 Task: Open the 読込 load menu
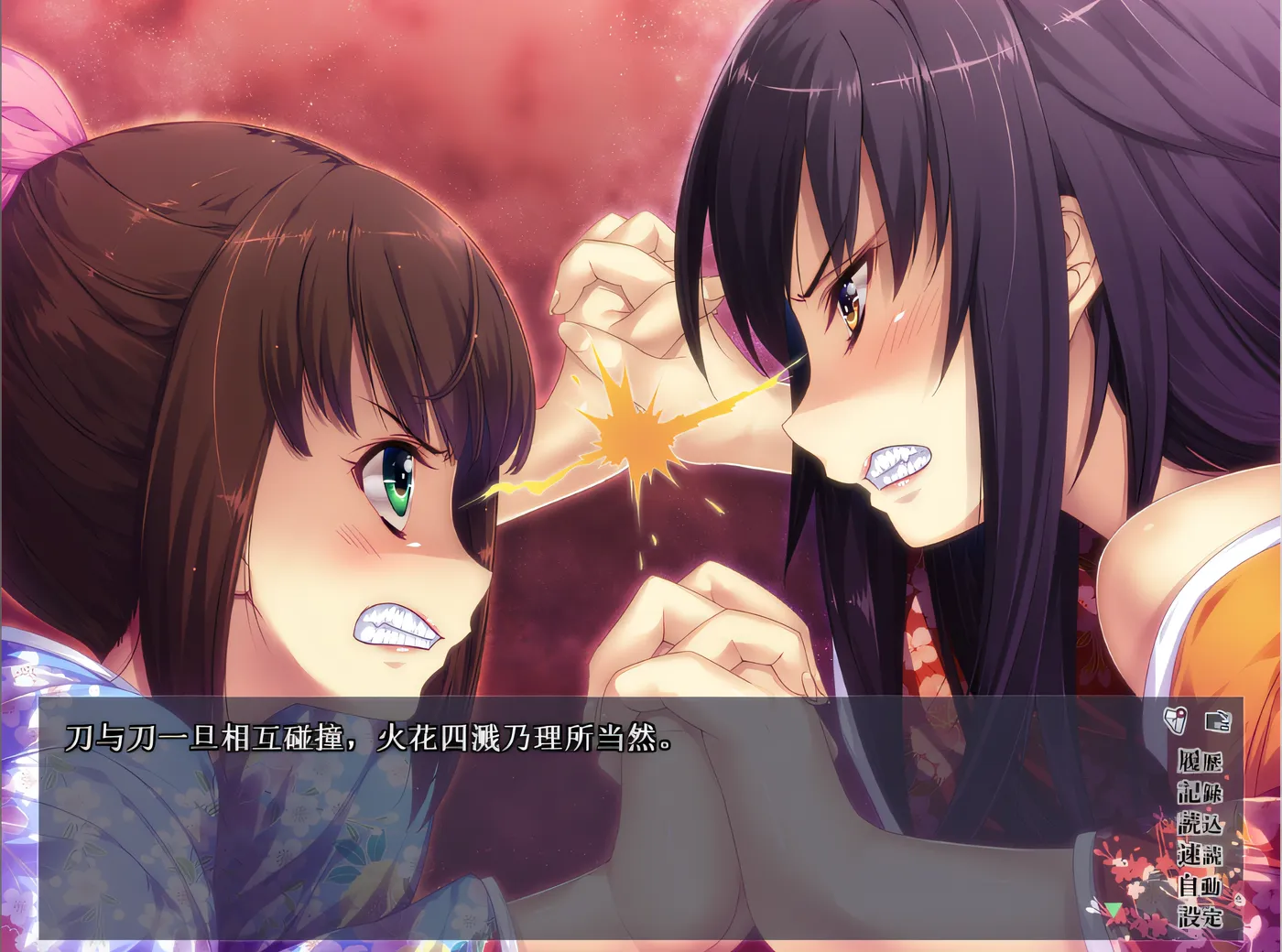[x=1200, y=823]
